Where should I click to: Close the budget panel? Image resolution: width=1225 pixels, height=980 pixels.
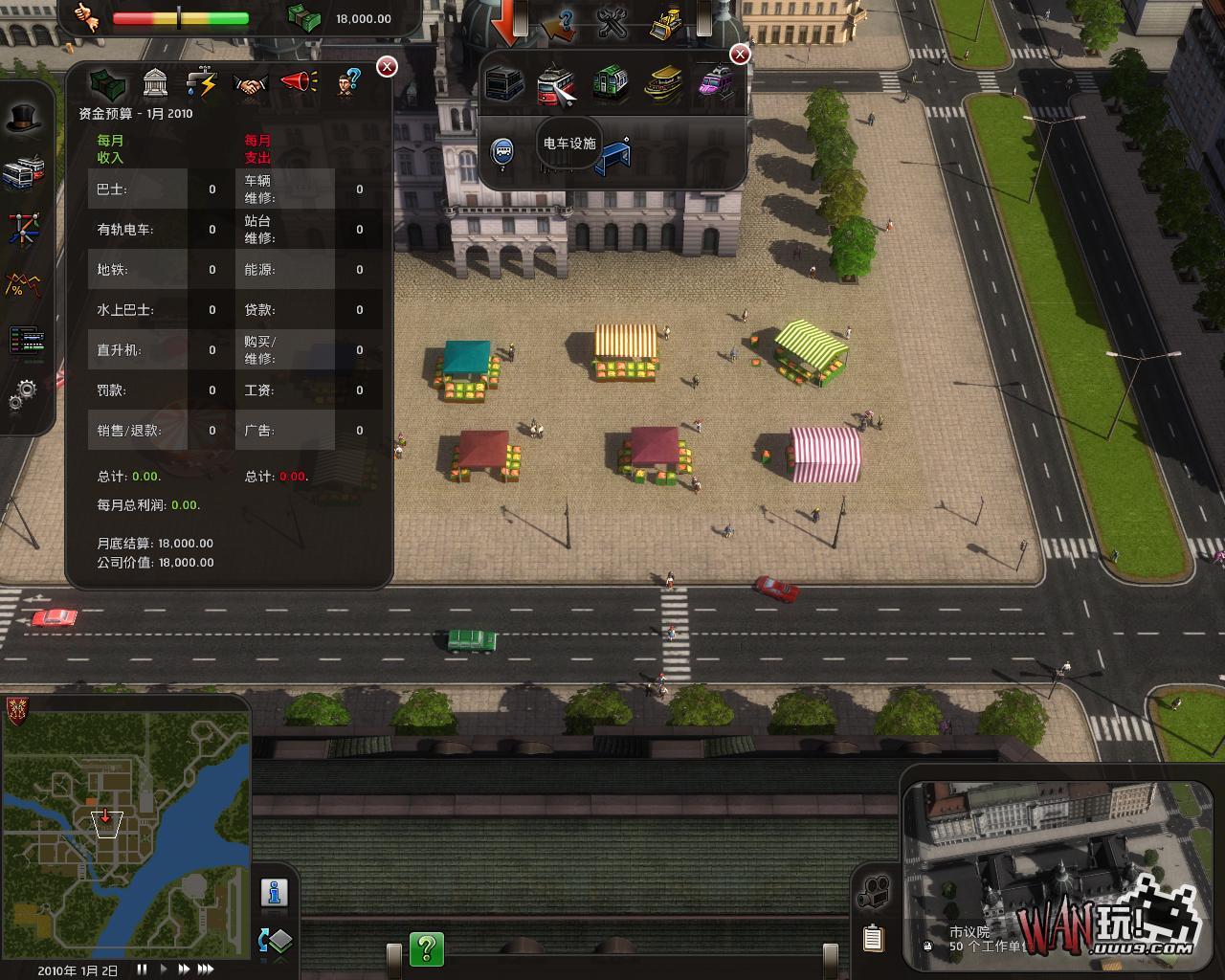387,66
